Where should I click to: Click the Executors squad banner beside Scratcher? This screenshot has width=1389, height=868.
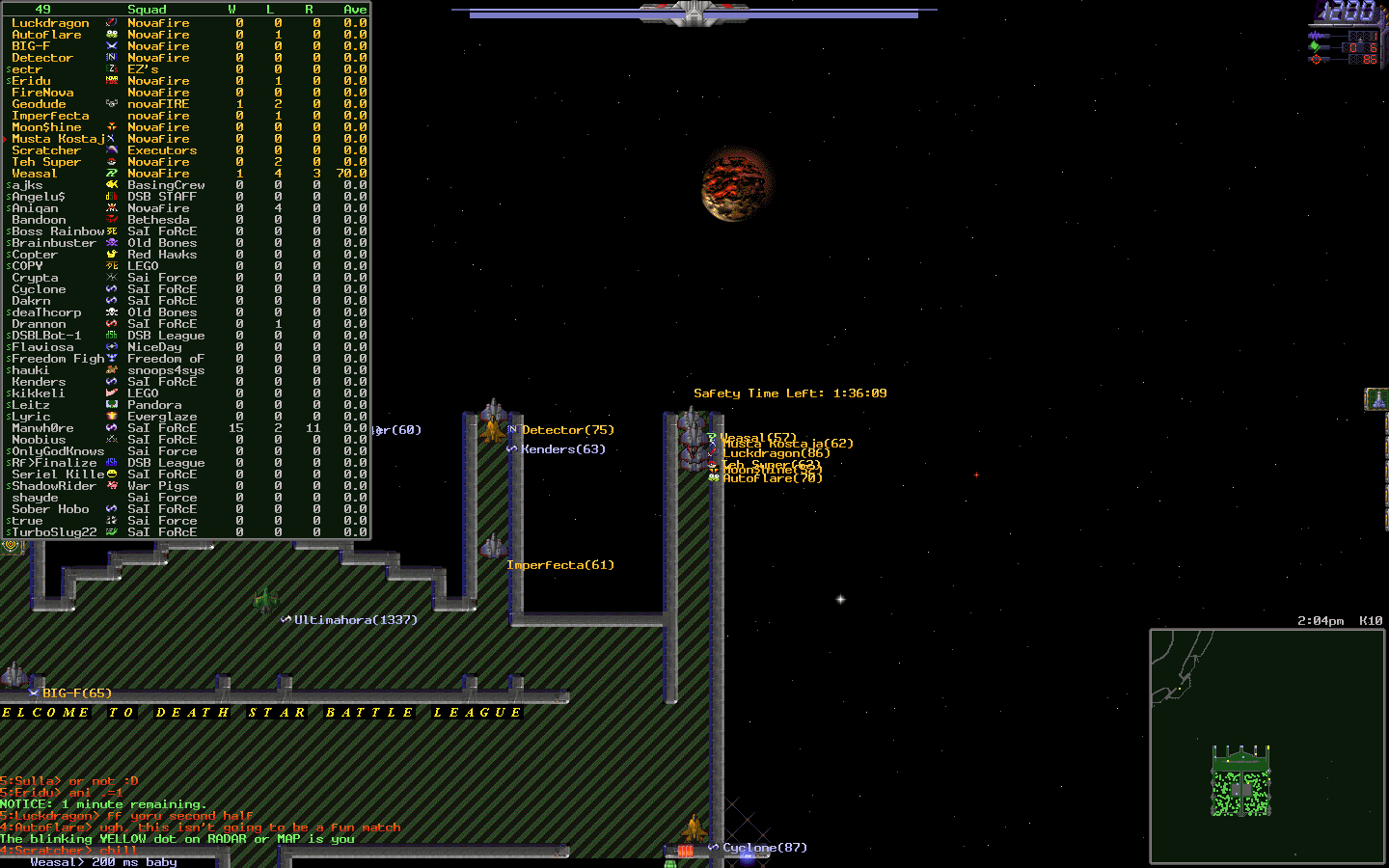point(112,149)
